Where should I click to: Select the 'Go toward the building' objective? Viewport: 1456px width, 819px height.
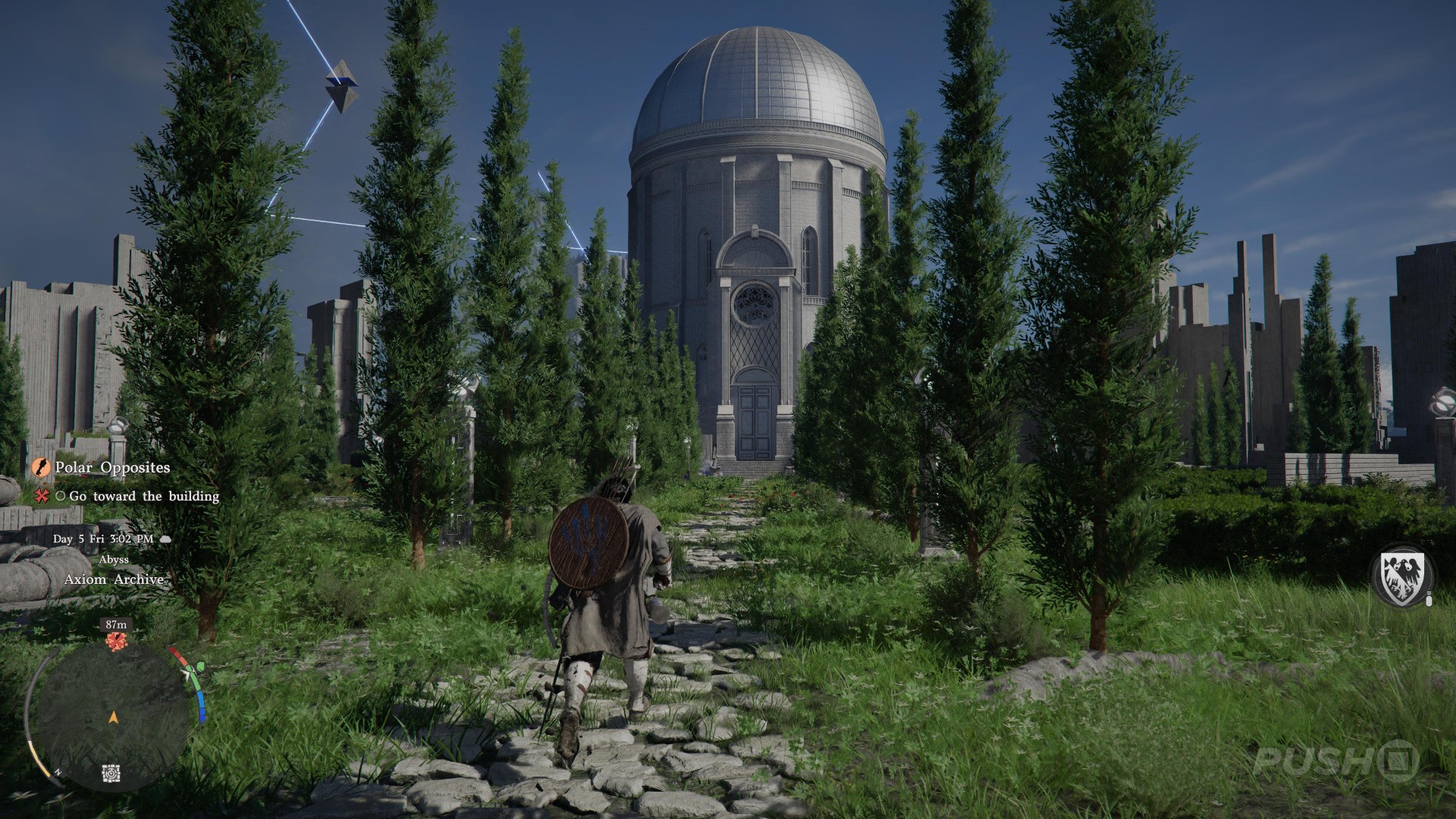[x=144, y=497]
